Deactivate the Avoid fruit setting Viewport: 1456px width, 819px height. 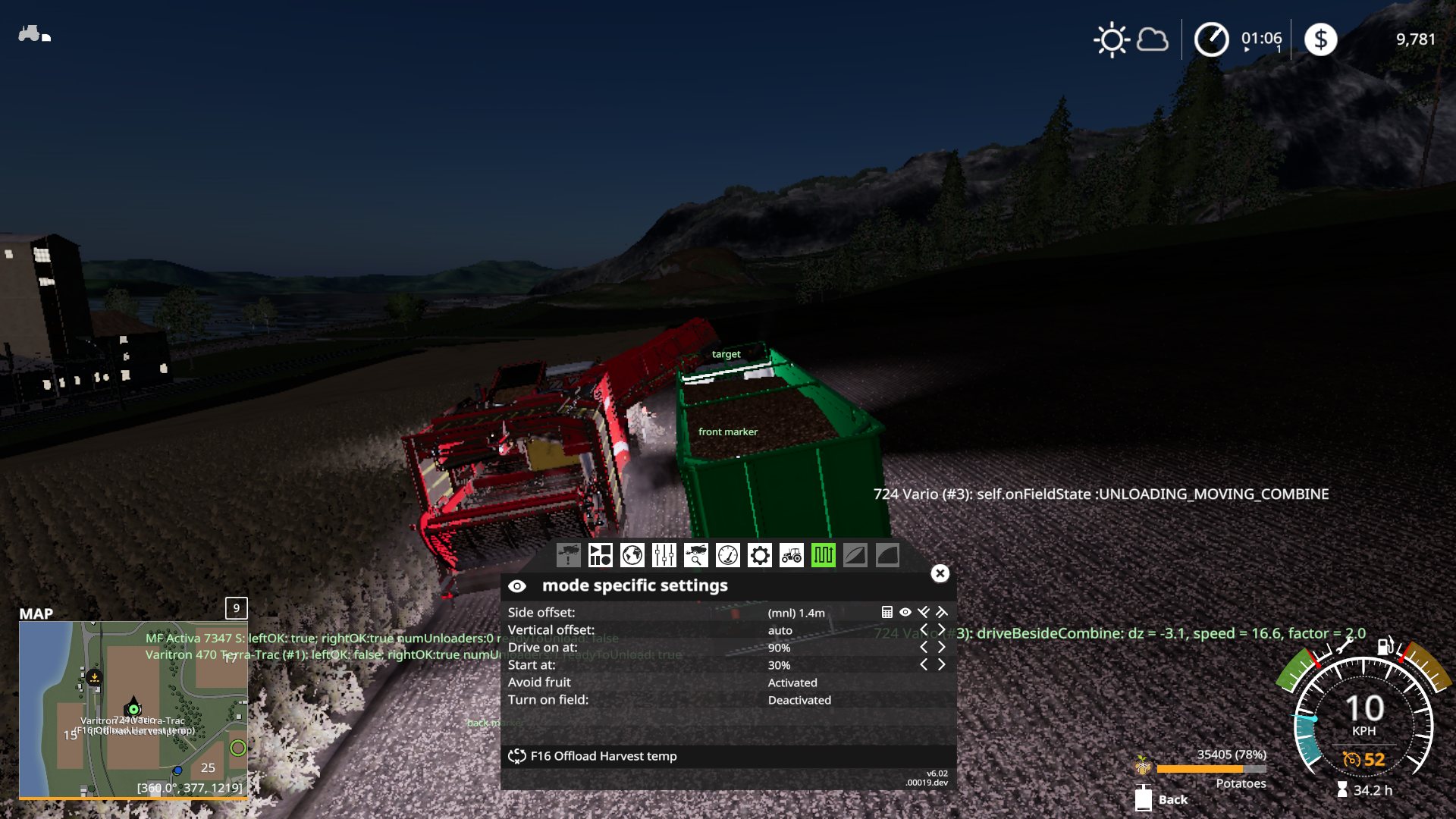[792, 682]
